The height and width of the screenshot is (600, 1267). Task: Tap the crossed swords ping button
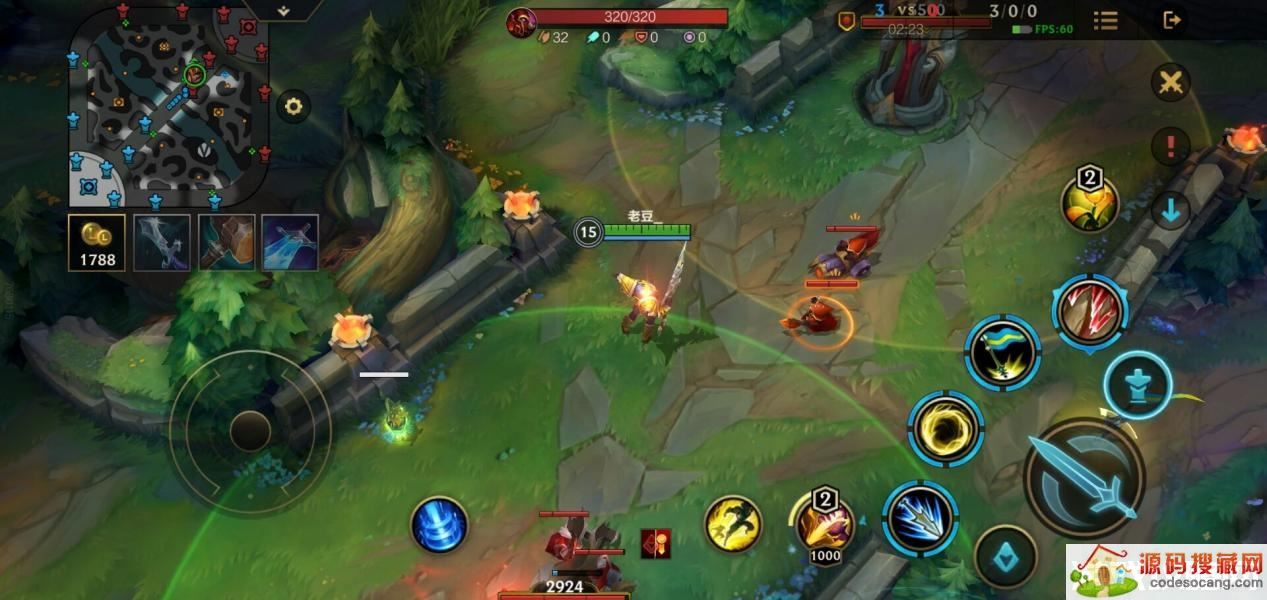click(x=1169, y=83)
